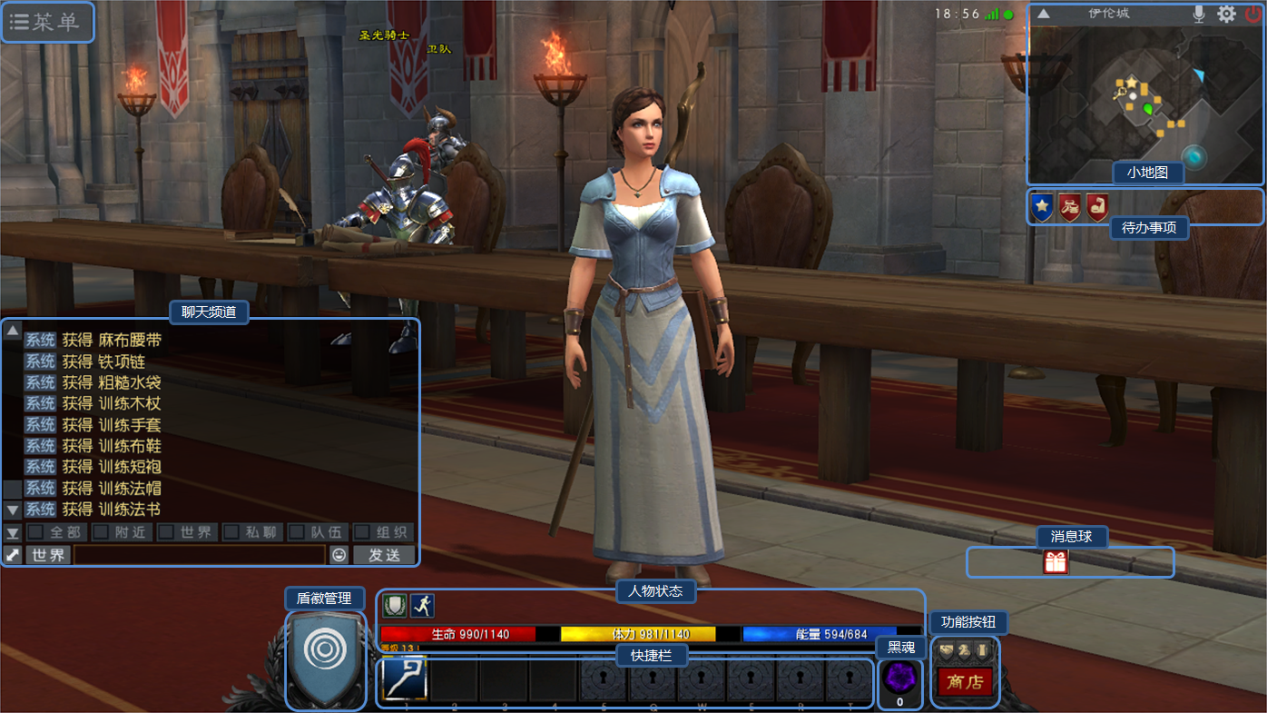This screenshot has height=713, width=1267.
Task: Toggle the 队伍 chat filter checkbox
Action: coord(297,532)
